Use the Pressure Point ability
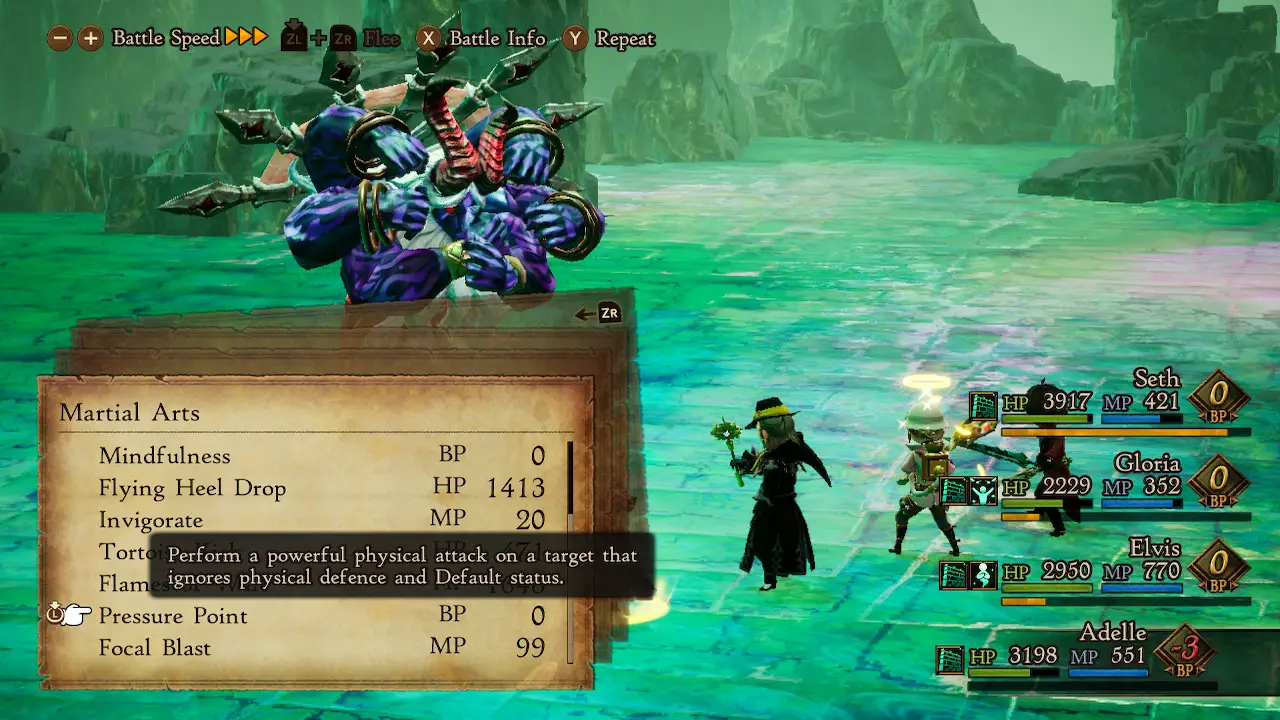The height and width of the screenshot is (720, 1280). 173,616
